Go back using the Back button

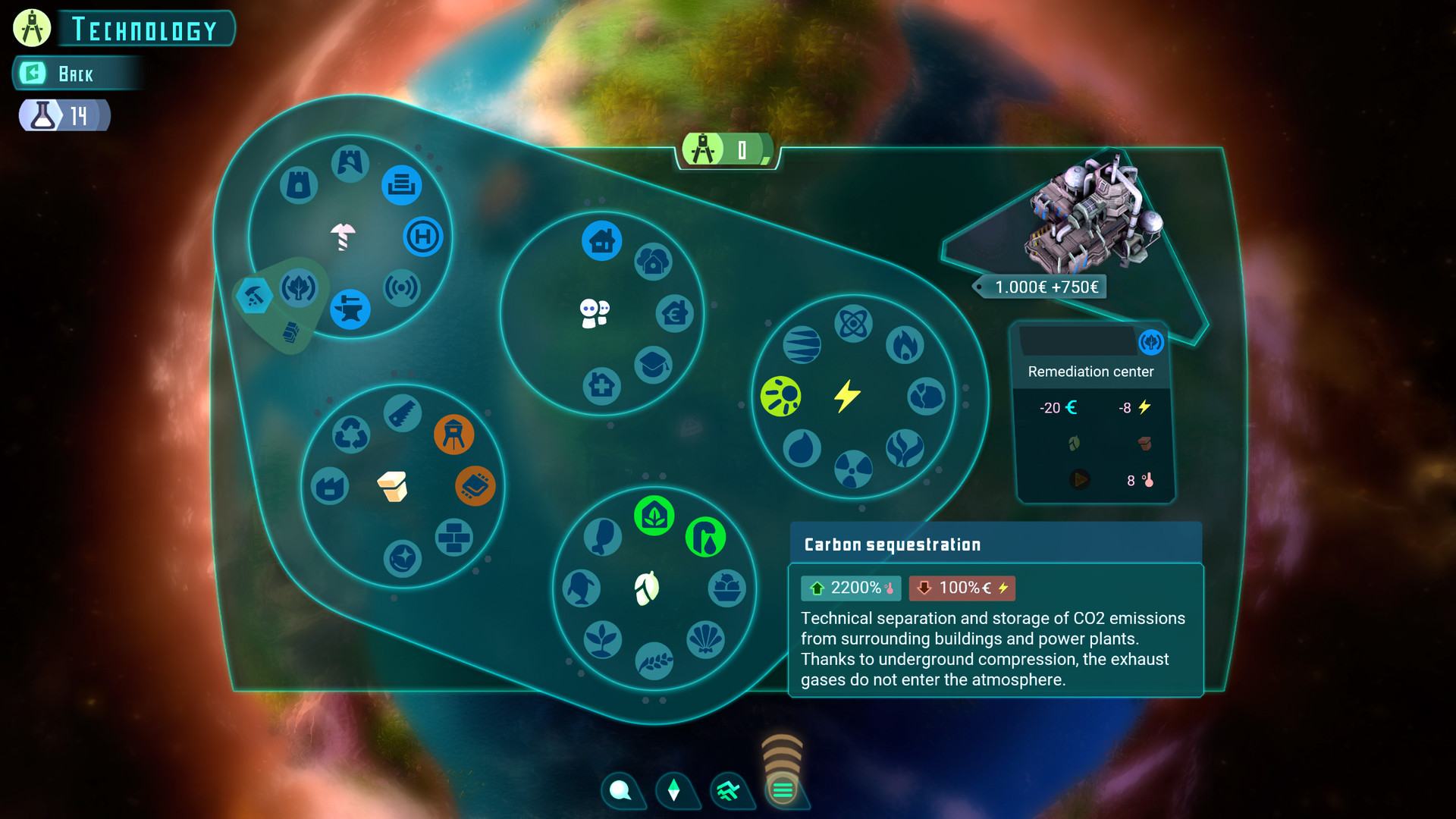[x=74, y=74]
